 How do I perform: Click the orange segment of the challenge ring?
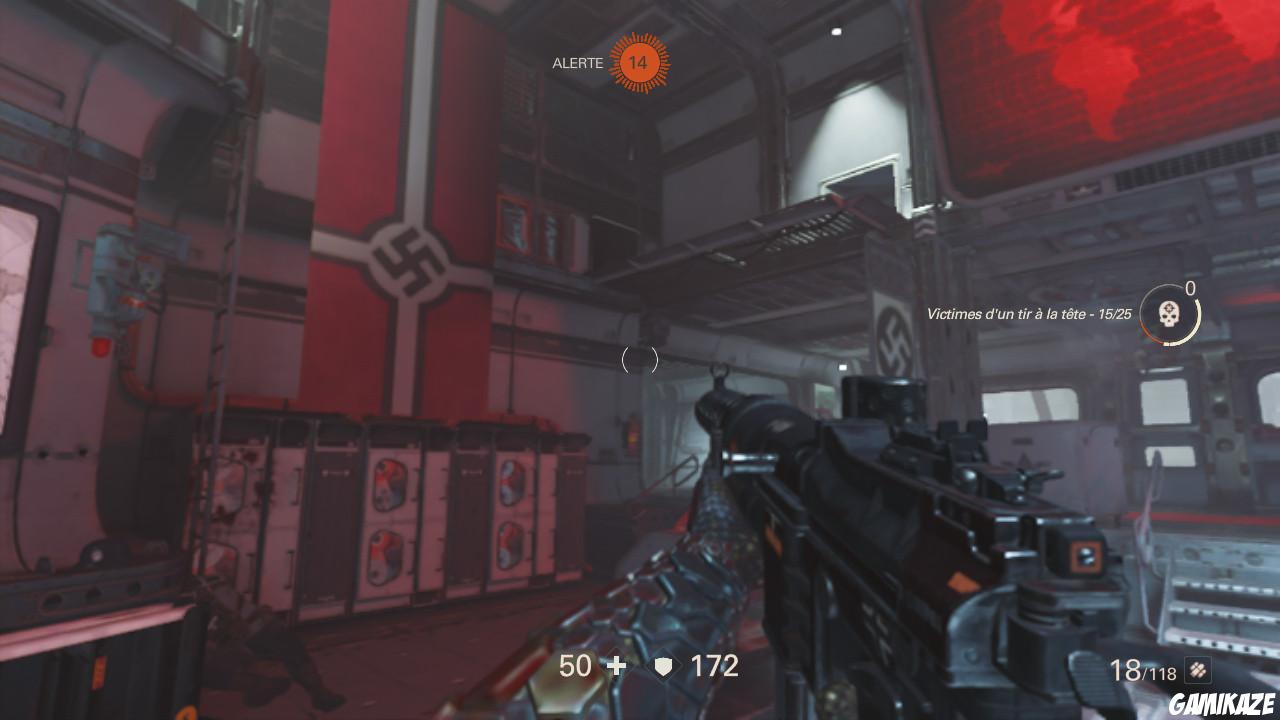[x=1149, y=327]
